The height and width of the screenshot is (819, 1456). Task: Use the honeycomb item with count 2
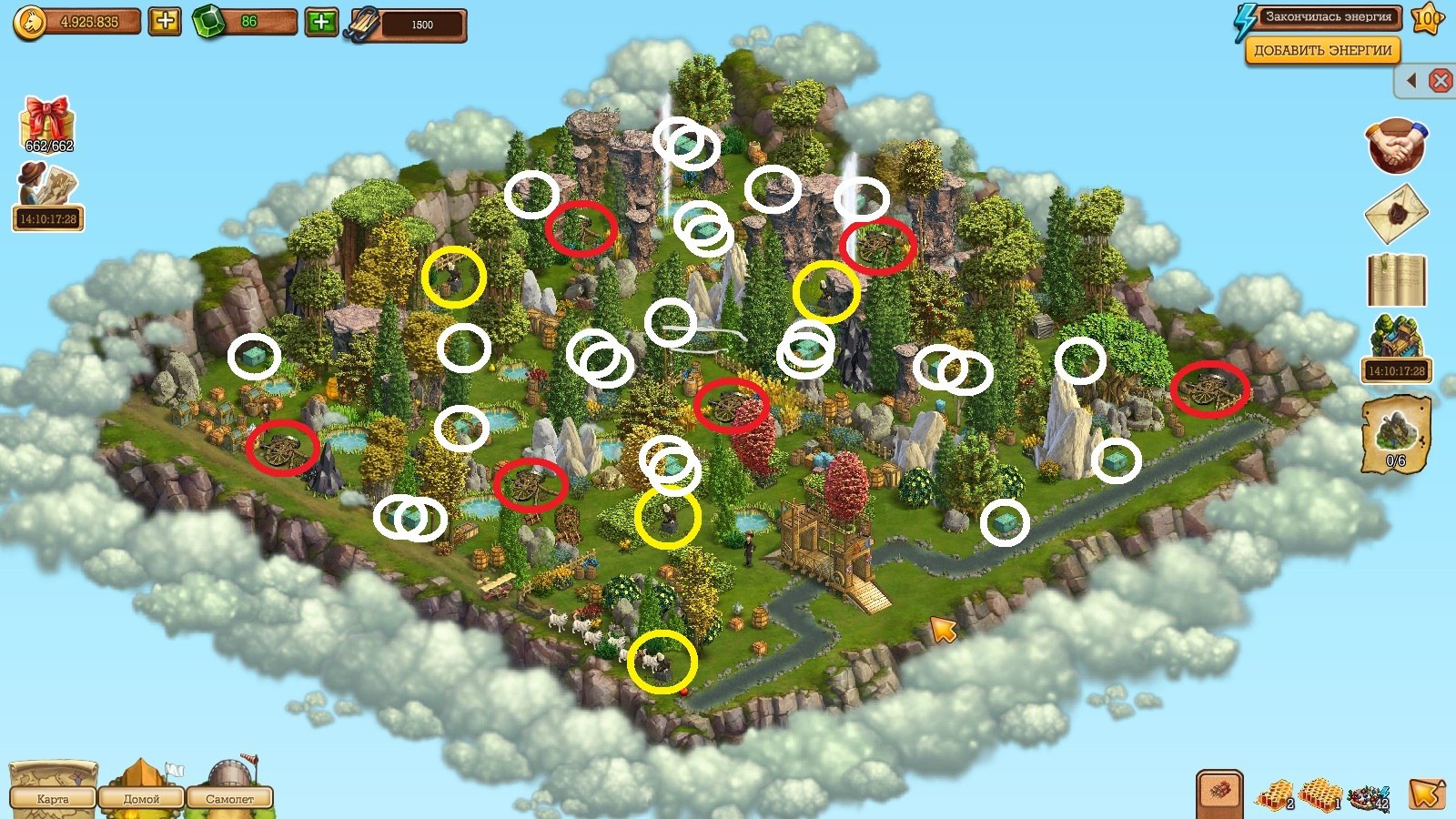[1276, 794]
